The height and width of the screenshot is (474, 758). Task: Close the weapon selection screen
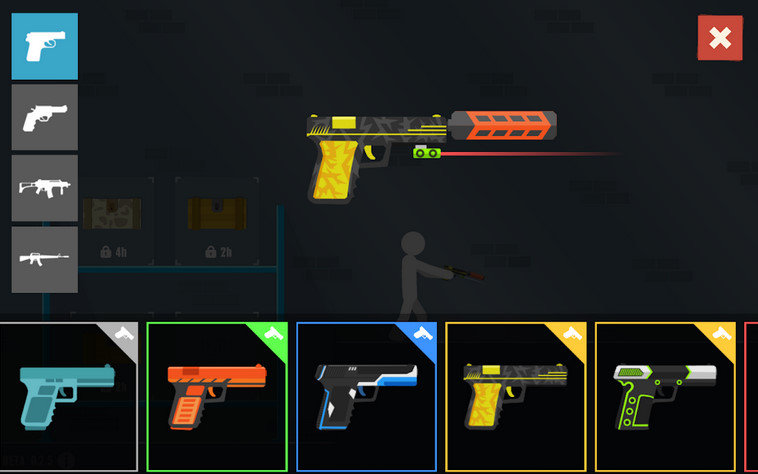[719, 38]
